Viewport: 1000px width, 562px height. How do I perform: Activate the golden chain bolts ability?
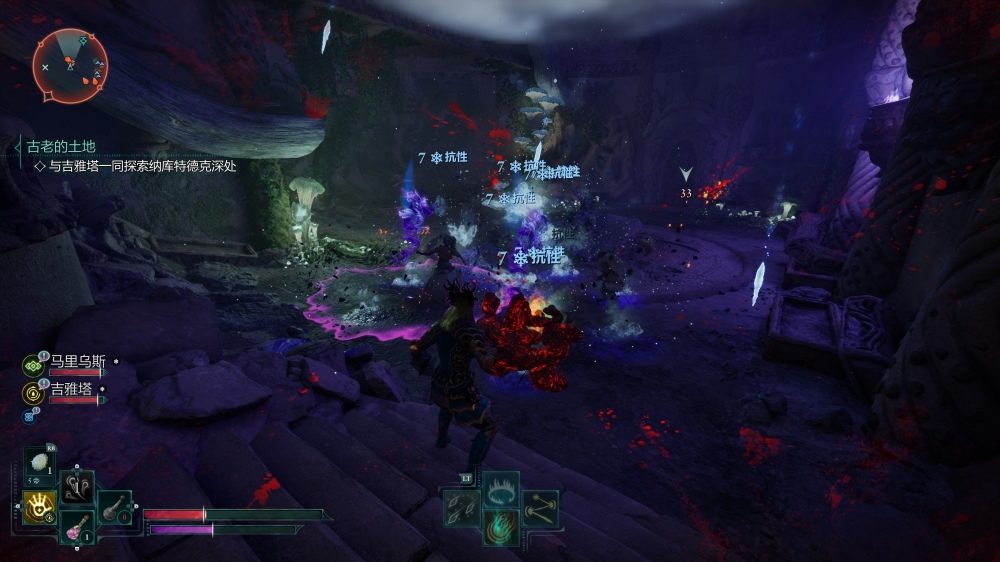[x=541, y=509]
